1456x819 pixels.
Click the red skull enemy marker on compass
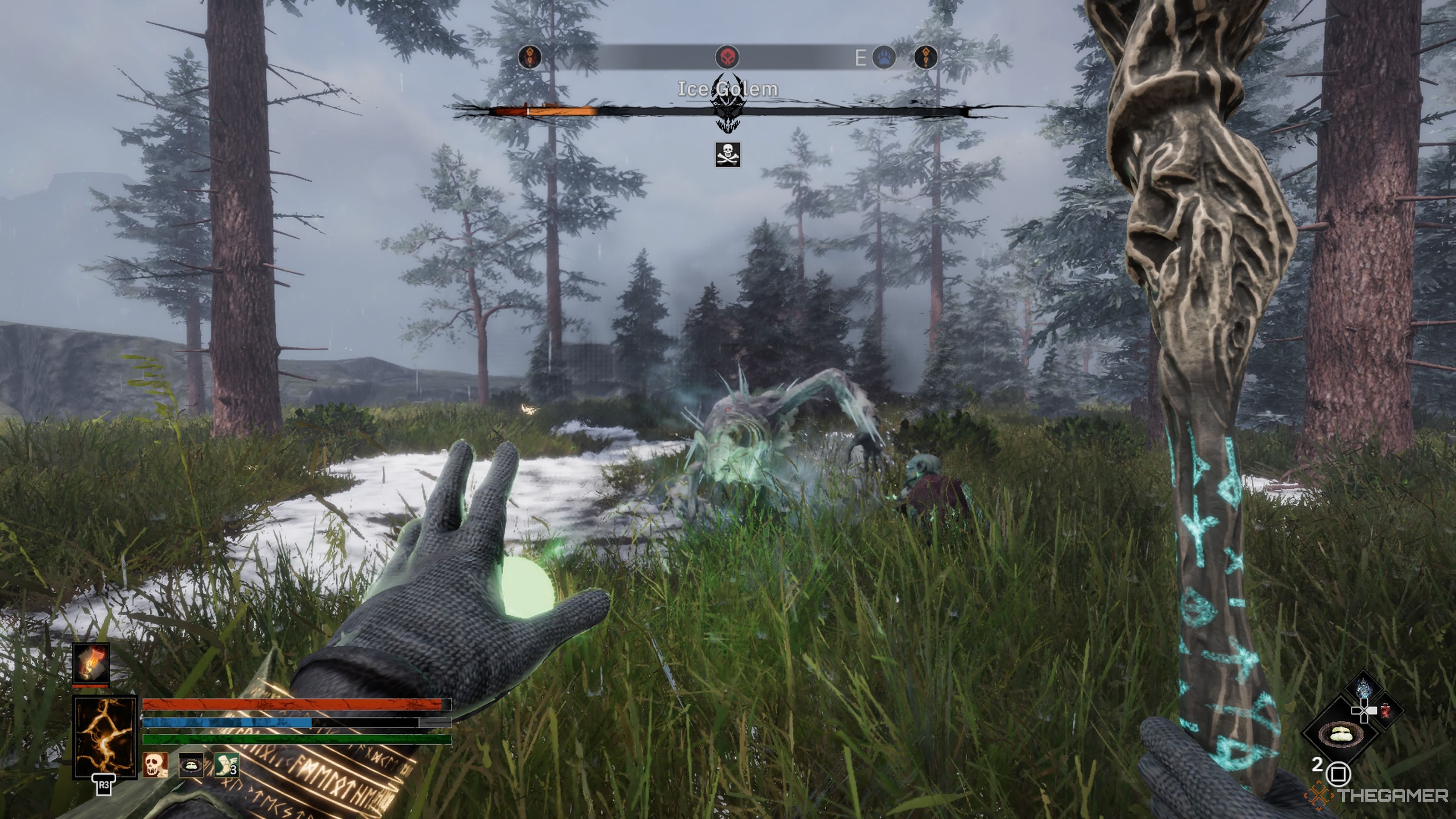(x=727, y=57)
